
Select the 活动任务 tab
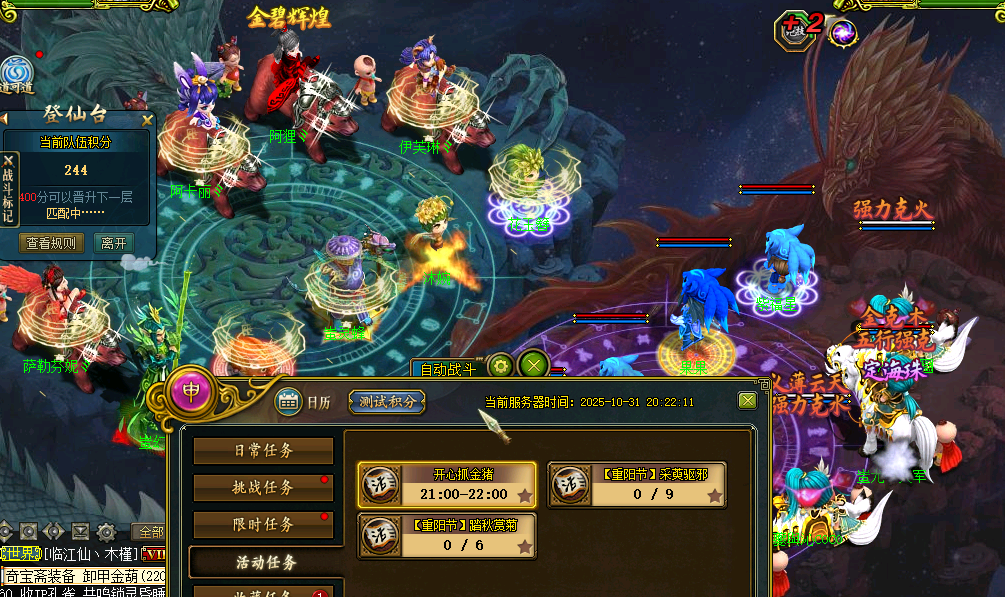click(x=263, y=562)
